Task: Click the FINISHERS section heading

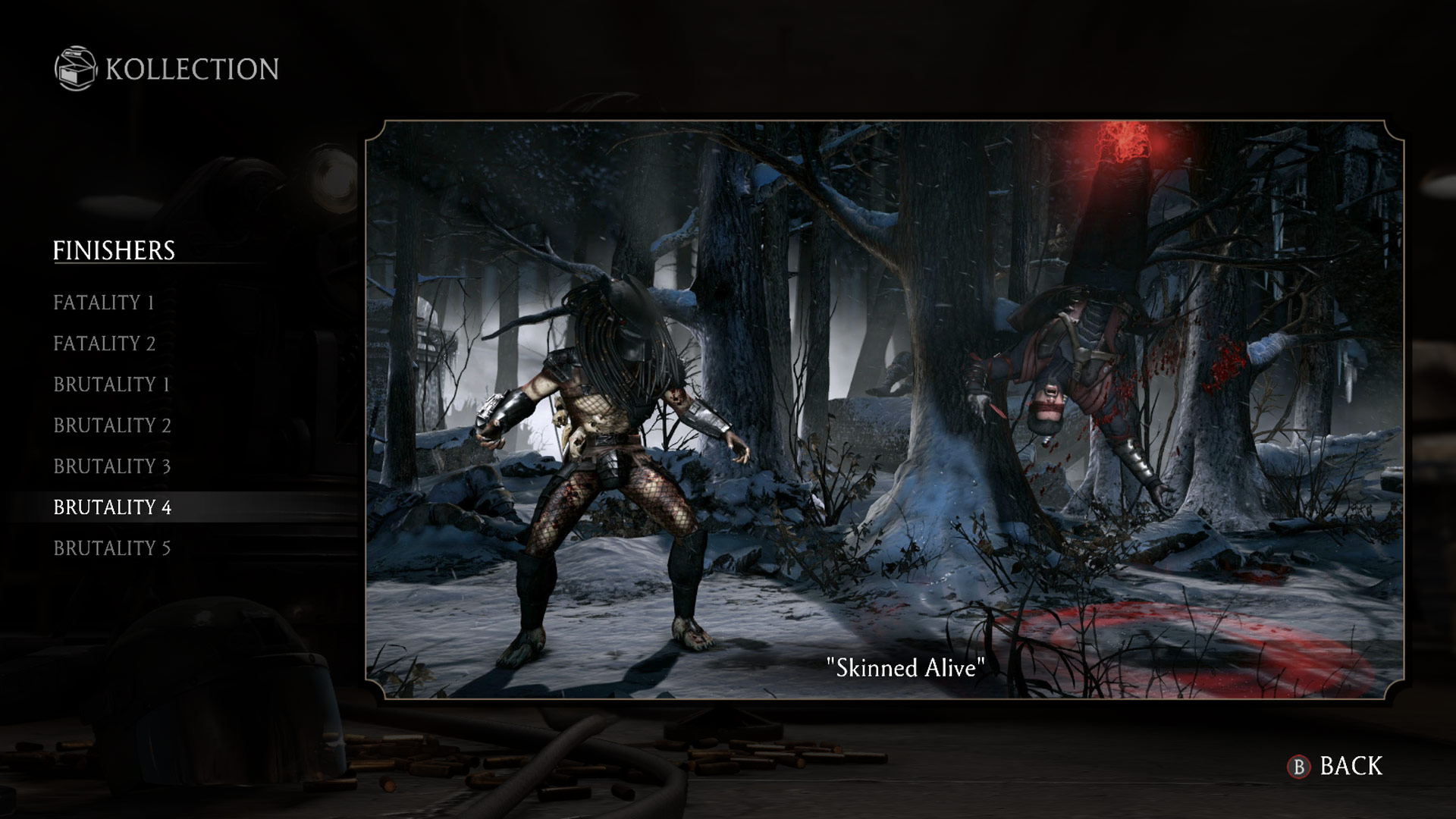Action: (115, 248)
